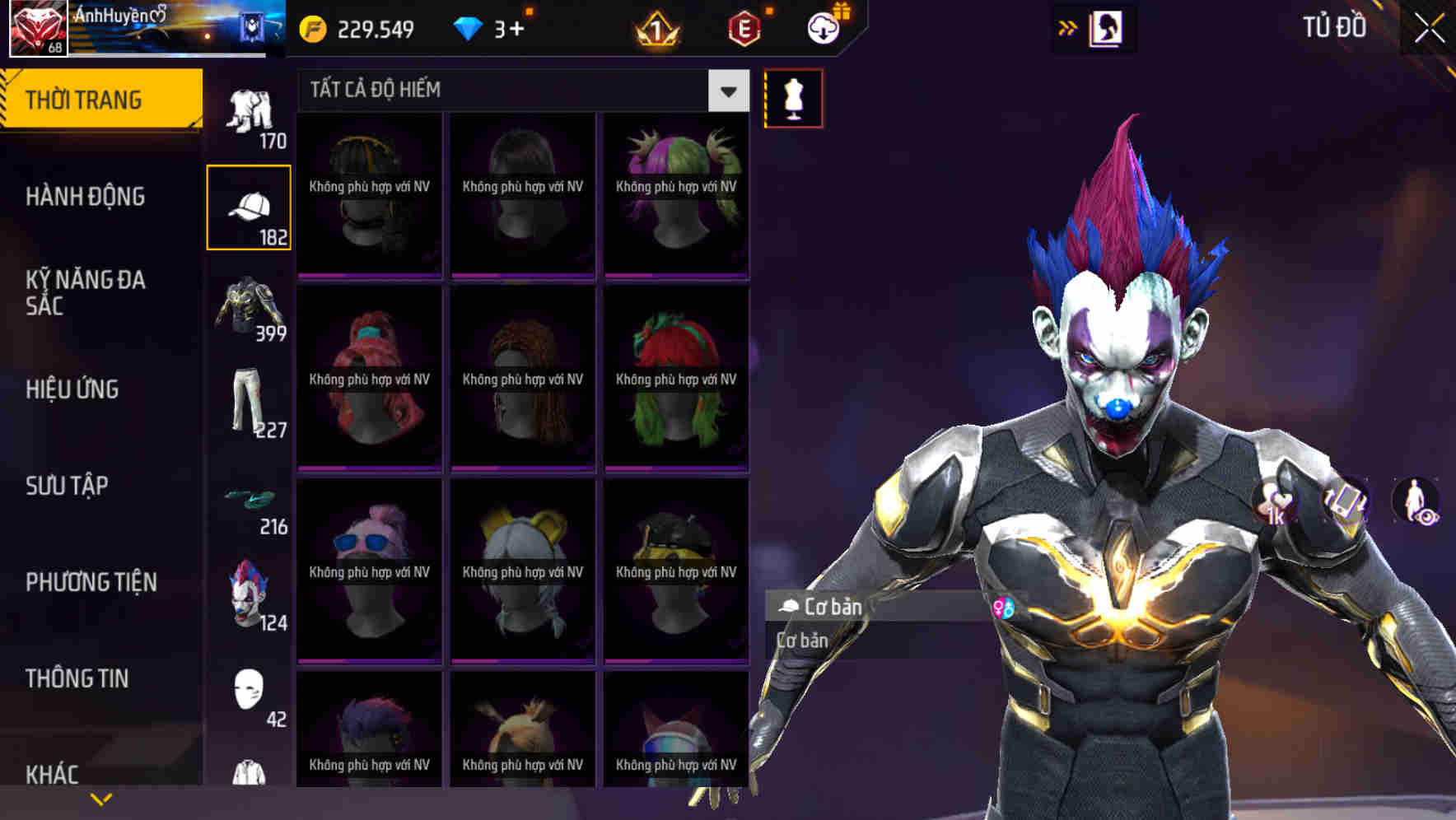The image size is (1456, 820).
Task: Toggle the mannequin outfit preview
Action: (x=792, y=97)
